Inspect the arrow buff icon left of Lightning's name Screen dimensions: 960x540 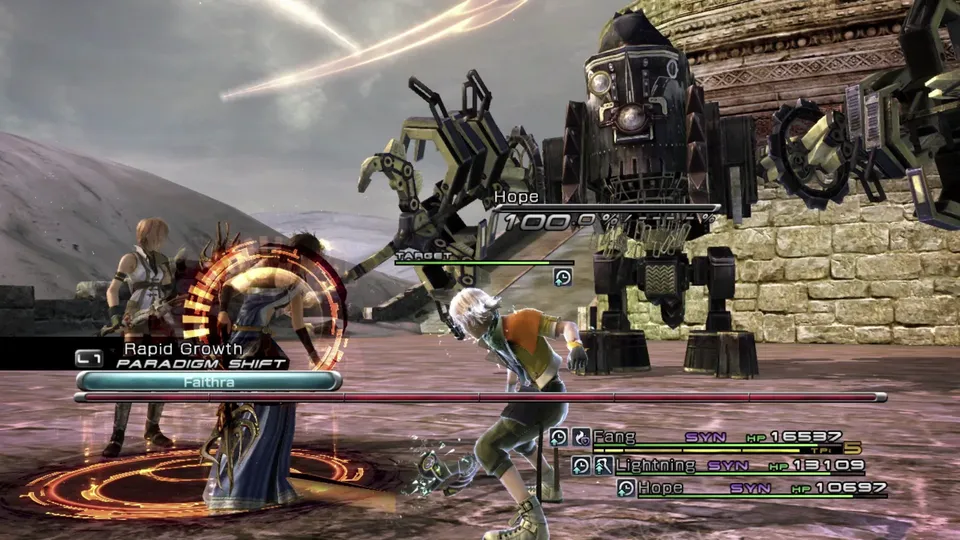(x=603, y=465)
